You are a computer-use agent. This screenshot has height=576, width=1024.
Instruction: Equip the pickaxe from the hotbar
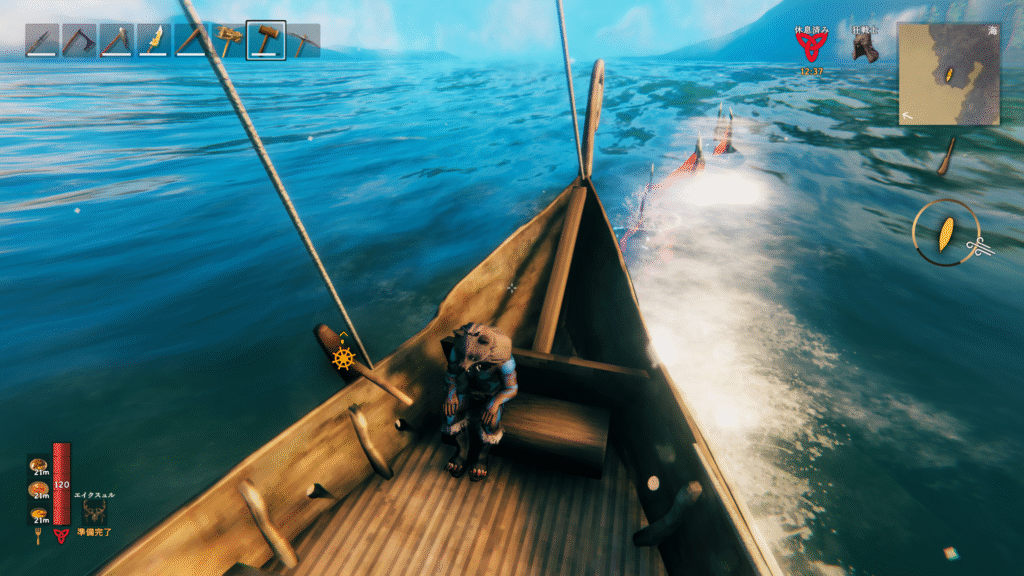(x=303, y=41)
